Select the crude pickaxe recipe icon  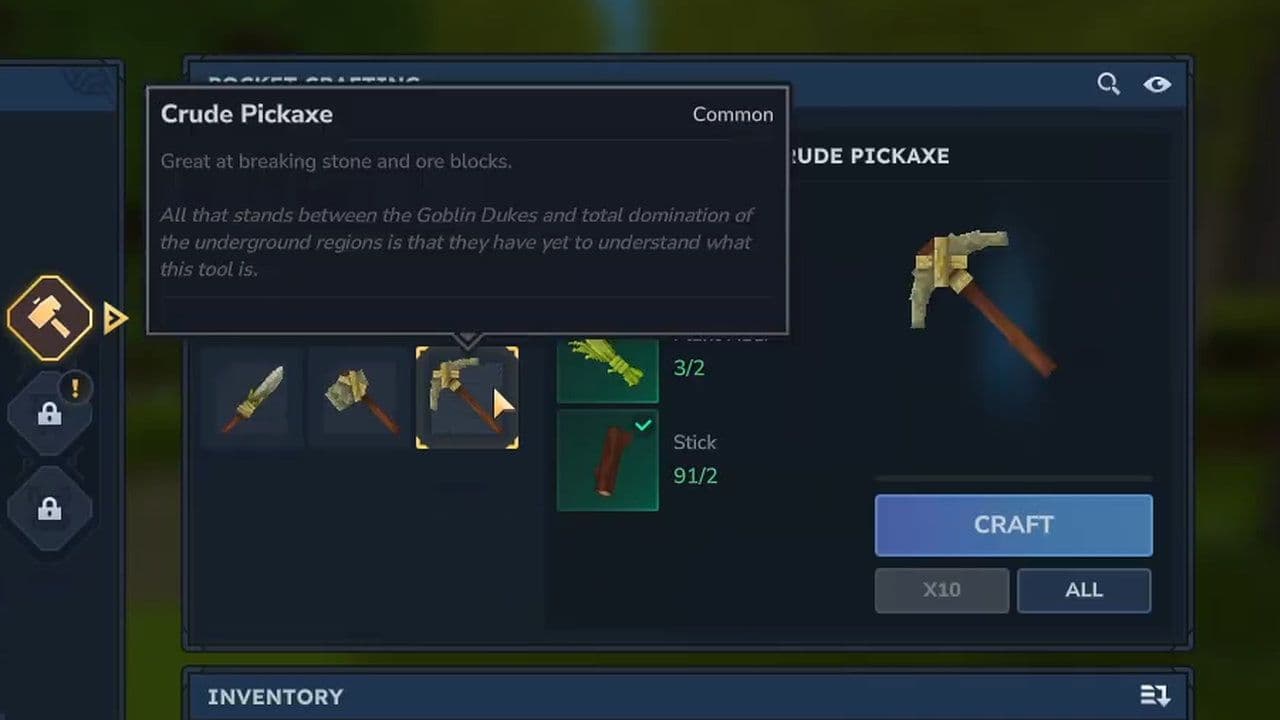[x=467, y=397]
